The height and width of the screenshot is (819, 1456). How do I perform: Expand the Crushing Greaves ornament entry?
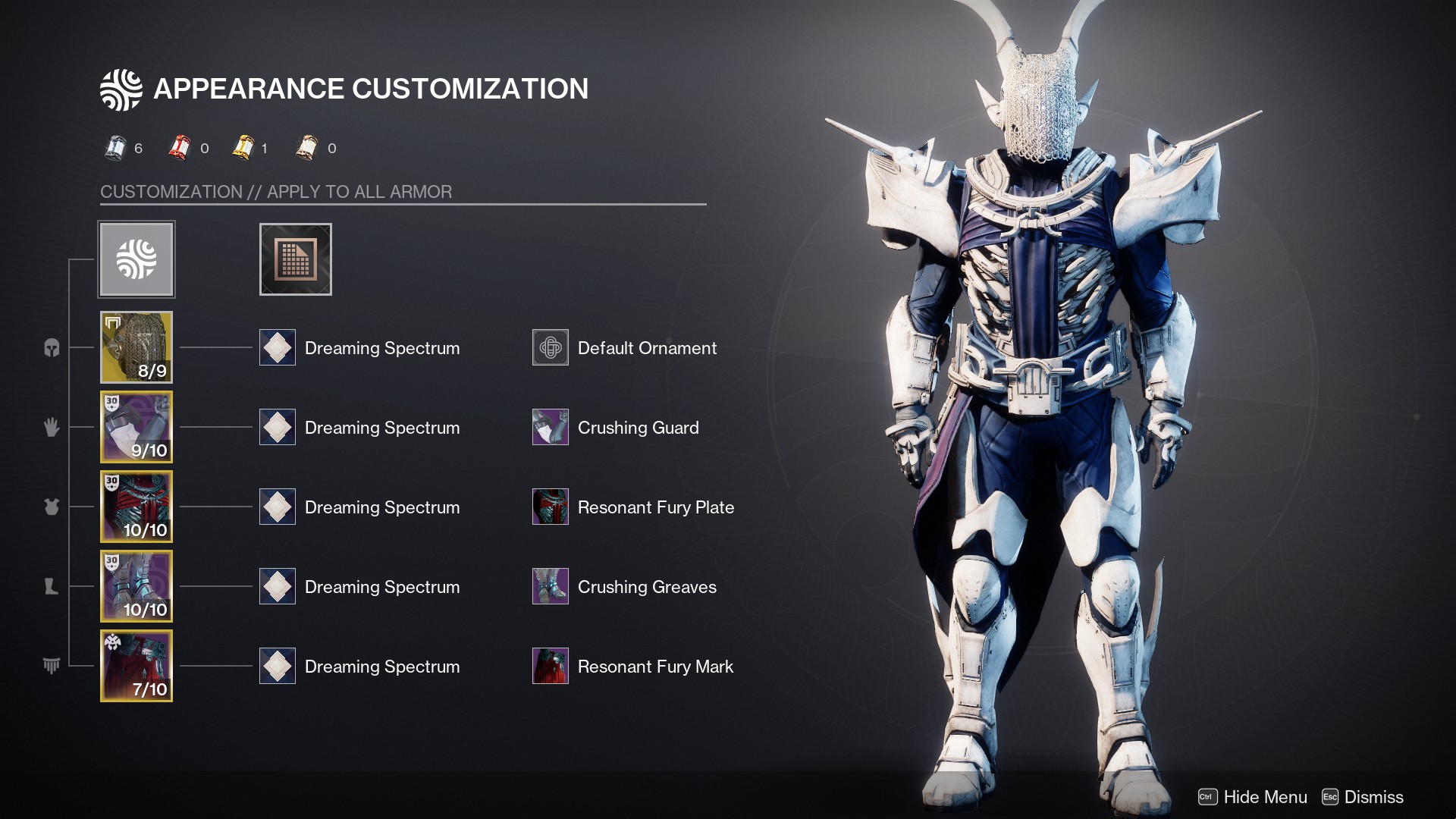coord(551,586)
